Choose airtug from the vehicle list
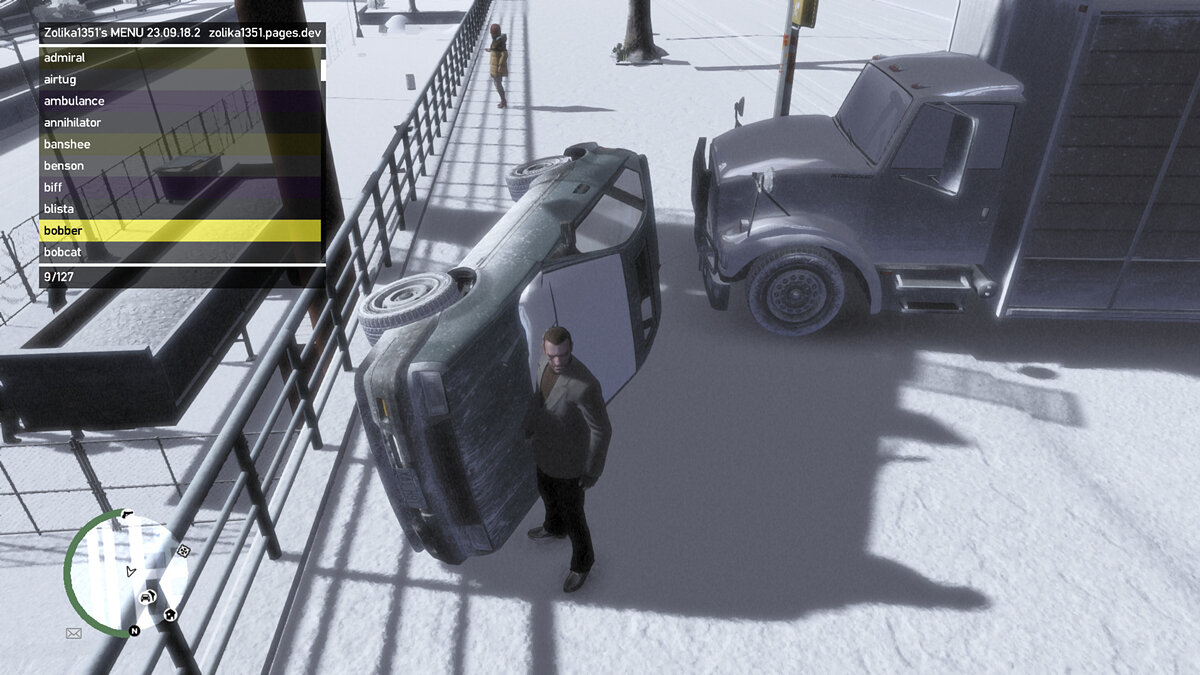Image resolution: width=1200 pixels, height=675 pixels. tap(180, 80)
